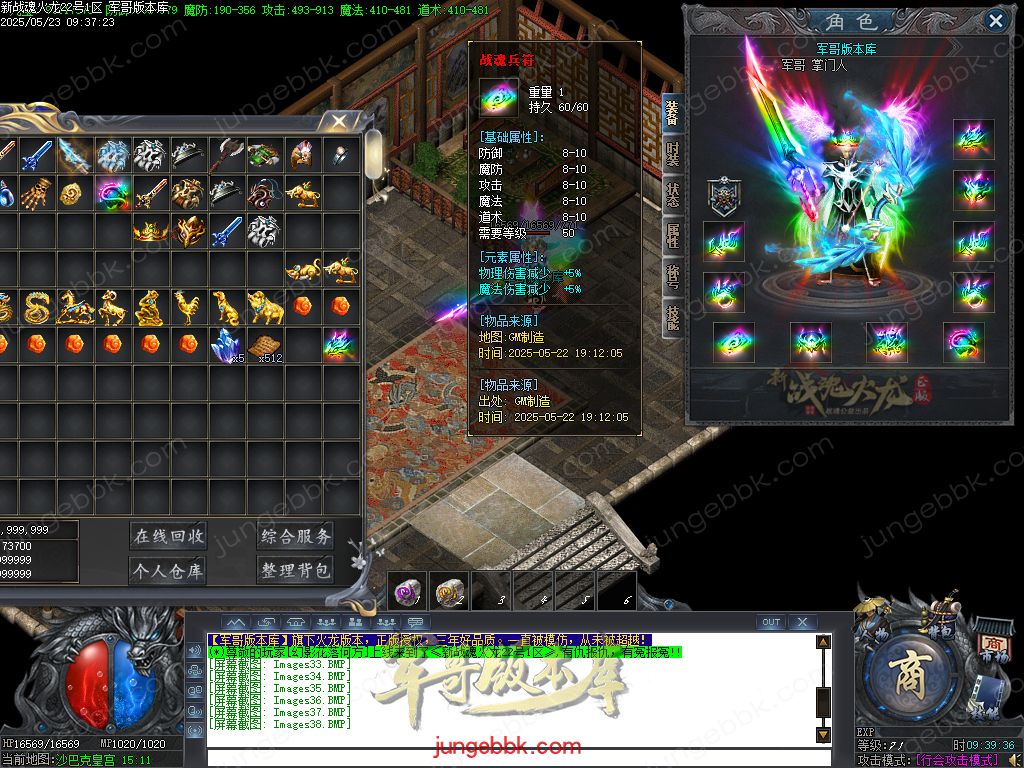Select the scroll stack marked x512
This screenshot has height=768, width=1024.
(x=265, y=346)
